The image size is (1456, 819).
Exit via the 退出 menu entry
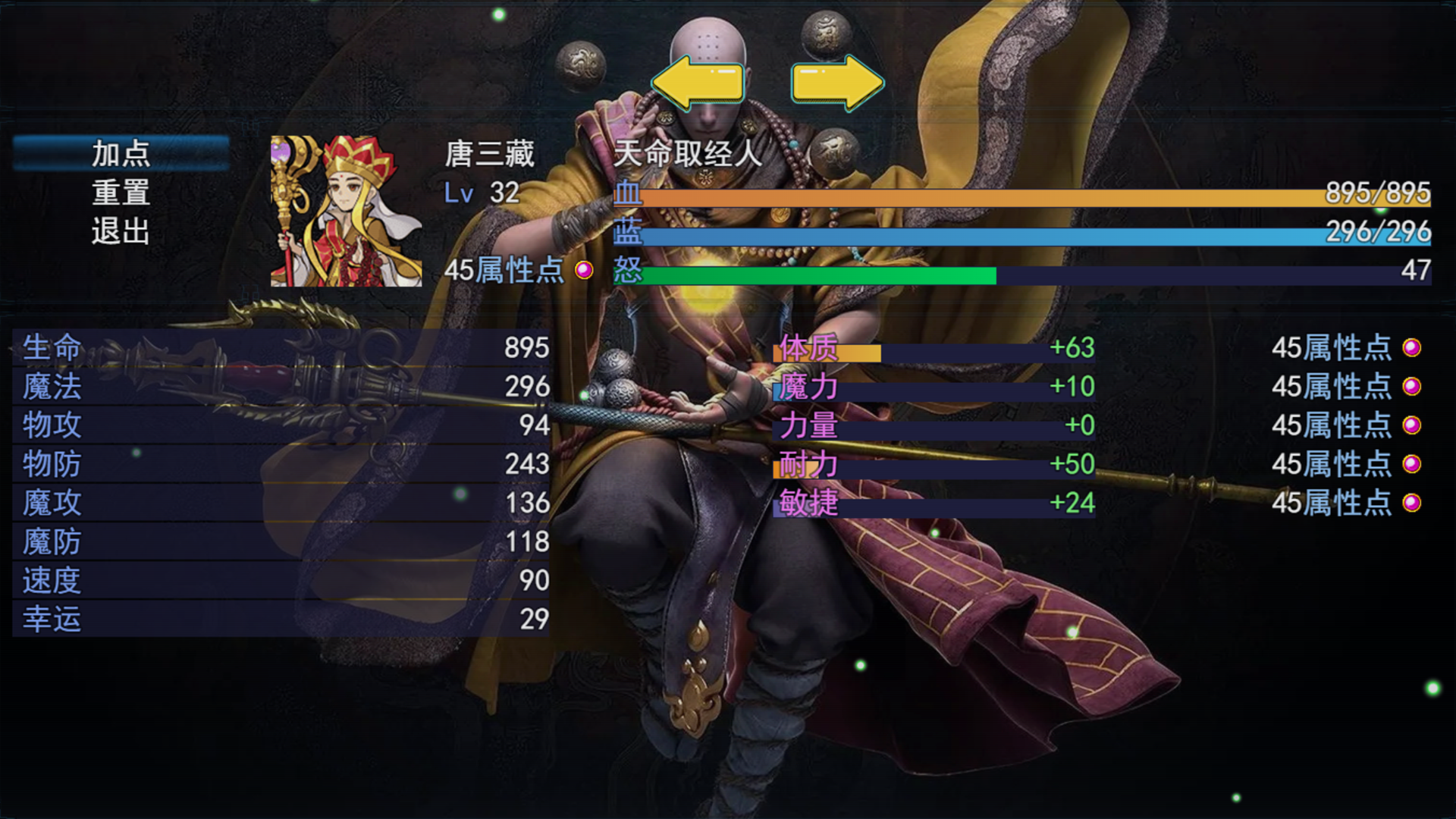click(x=121, y=231)
